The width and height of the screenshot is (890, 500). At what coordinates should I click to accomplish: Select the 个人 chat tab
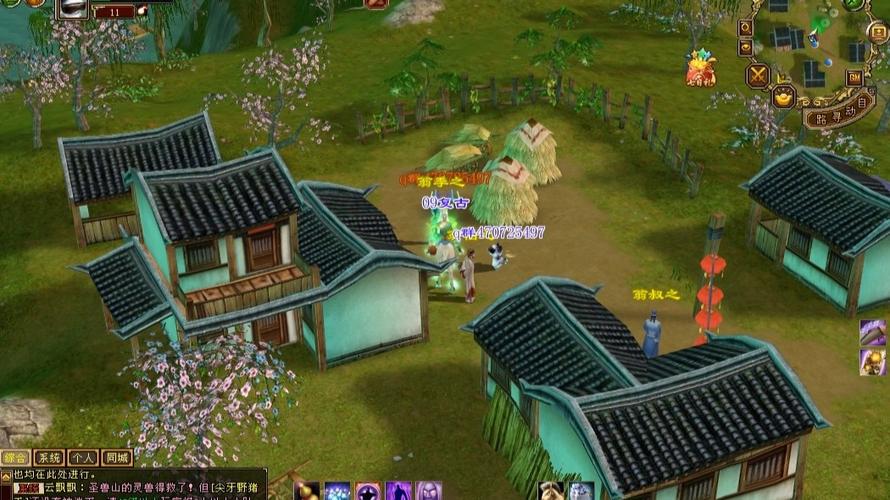pos(82,458)
